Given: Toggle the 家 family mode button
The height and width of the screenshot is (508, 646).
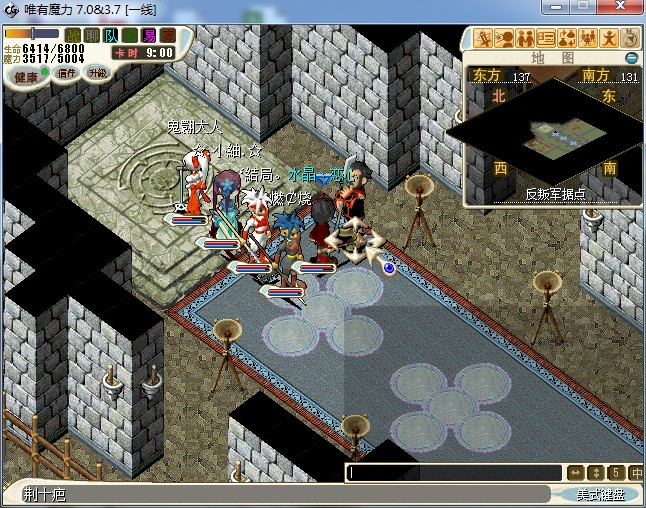Looking at the screenshot, I should [x=166, y=36].
